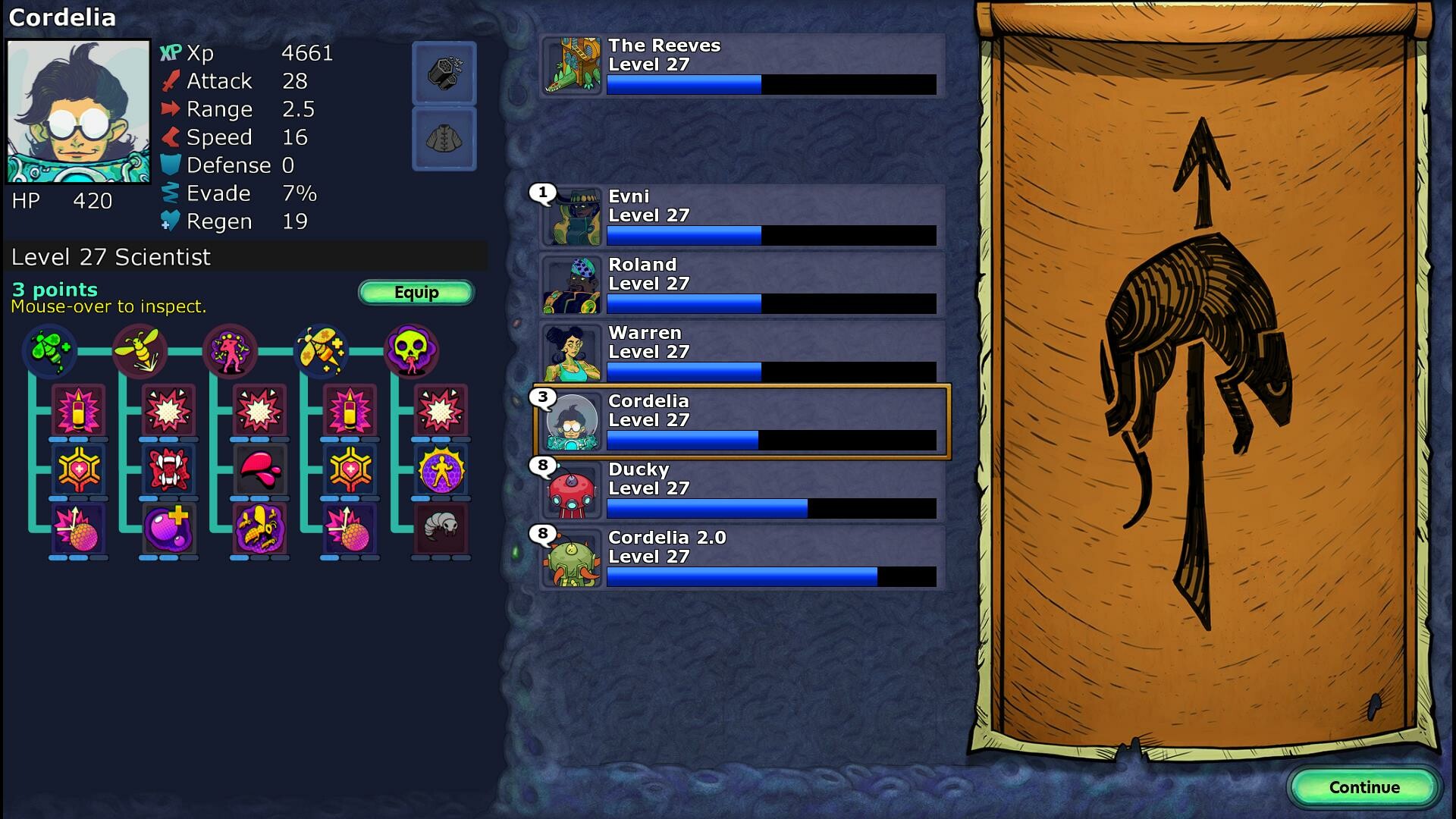
Task: Click the heart hexagon defense skill
Action: tap(76, 470)
